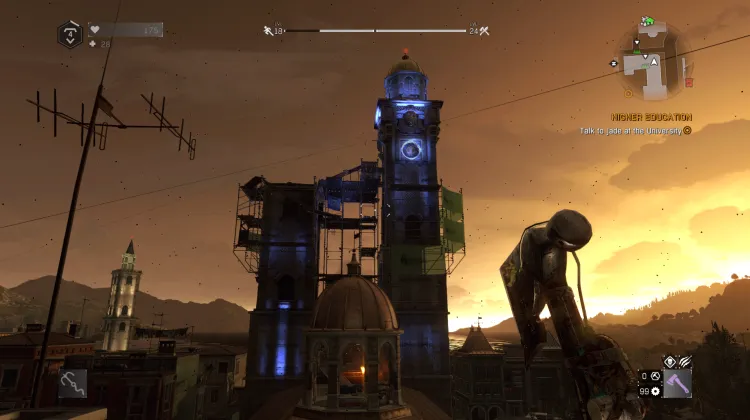Image resolution: width=750 pixels, height=420 pixels.
Task: Click the power crossed-tools icon
Action: (x=485, y=31)
